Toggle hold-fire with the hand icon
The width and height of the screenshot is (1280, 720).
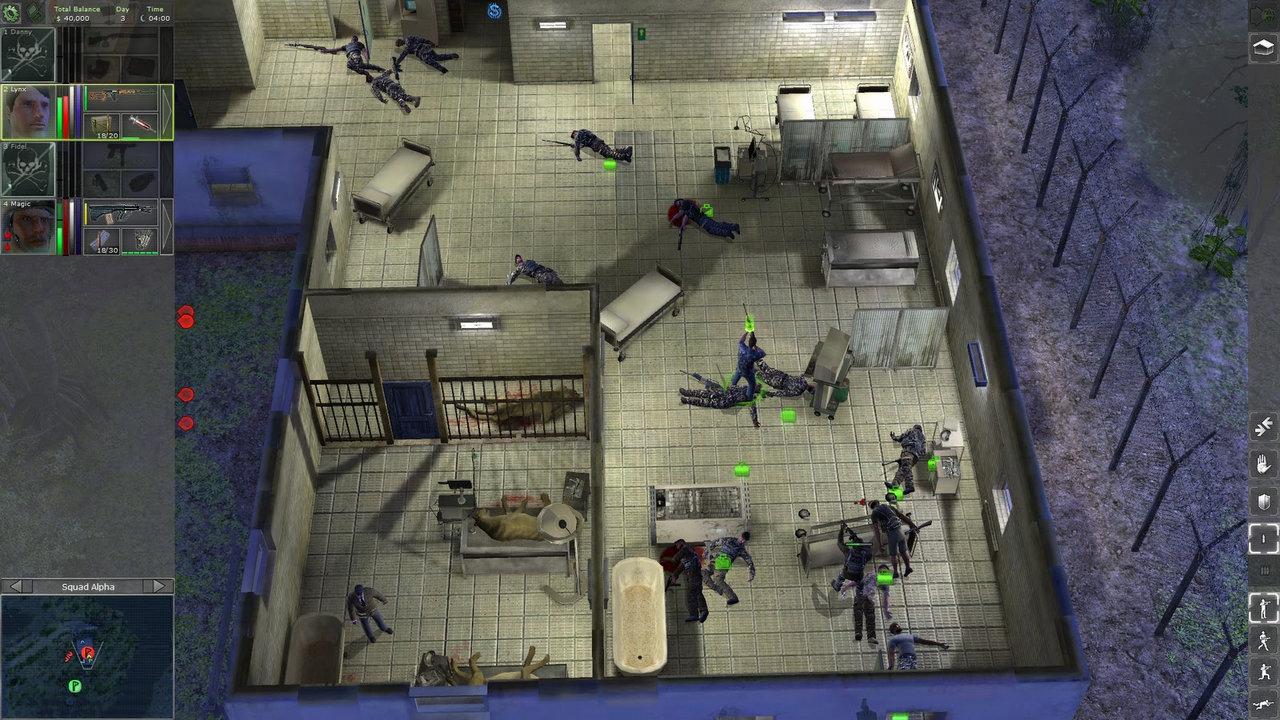point(1262,466)
